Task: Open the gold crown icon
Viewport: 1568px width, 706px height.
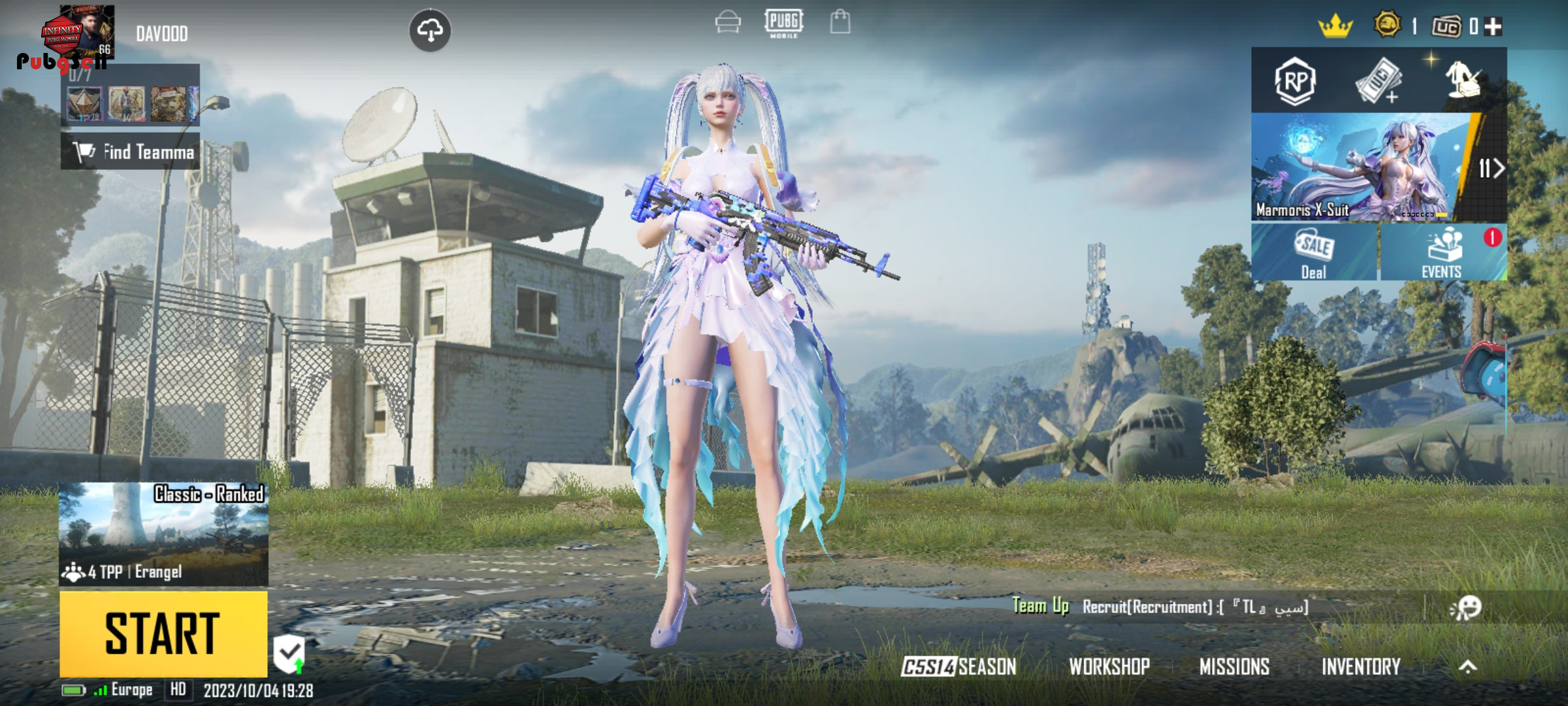Action: click(x=1335, y=27)
